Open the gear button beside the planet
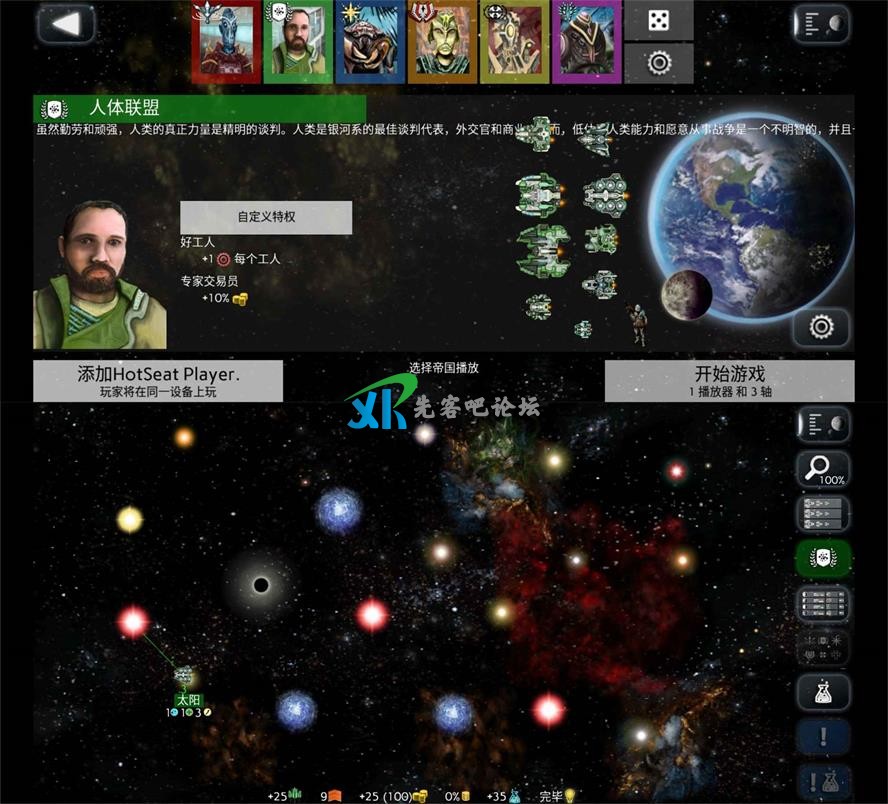Image resolution: width=888 pixels, height=804 pixels. pos(822,326)
